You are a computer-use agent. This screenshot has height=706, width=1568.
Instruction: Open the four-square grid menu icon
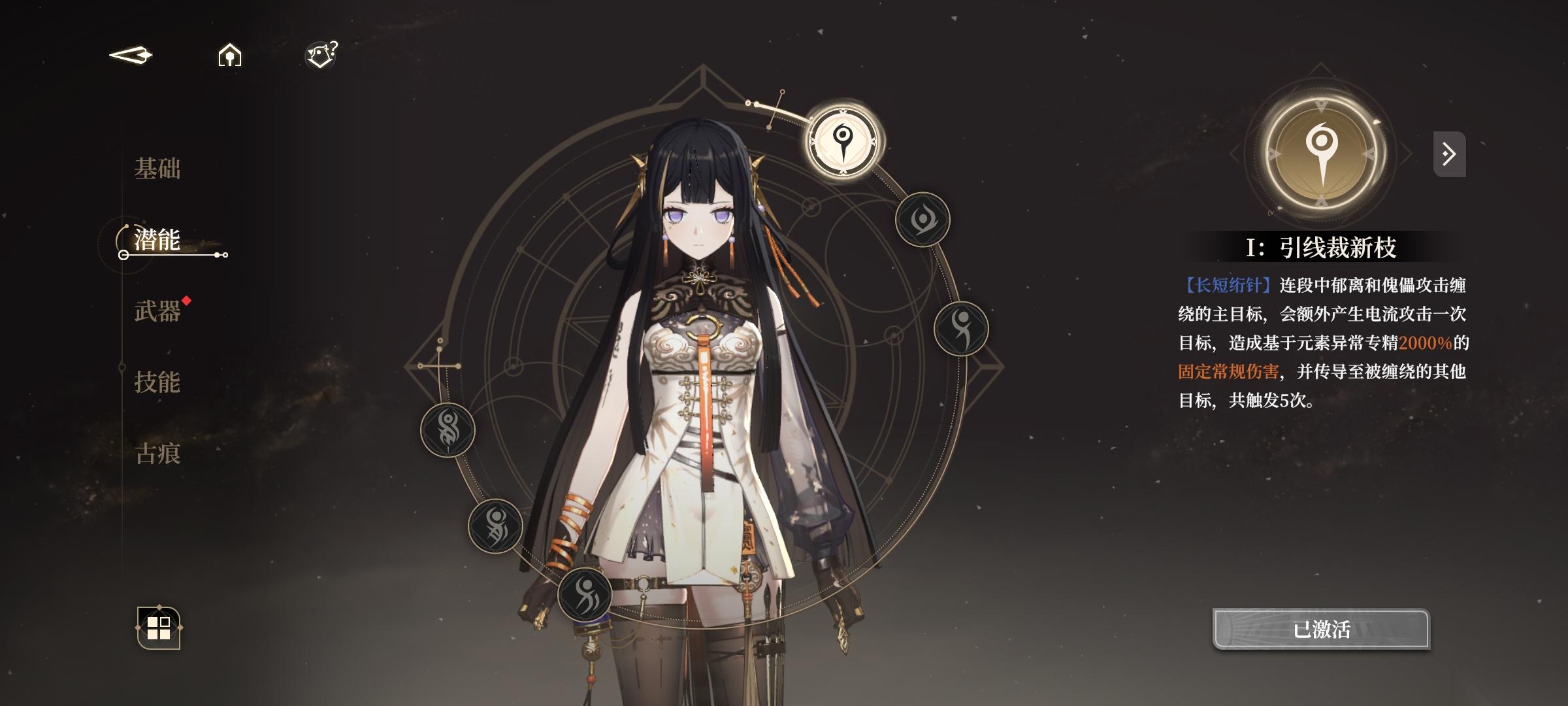[x=159, y=628]
